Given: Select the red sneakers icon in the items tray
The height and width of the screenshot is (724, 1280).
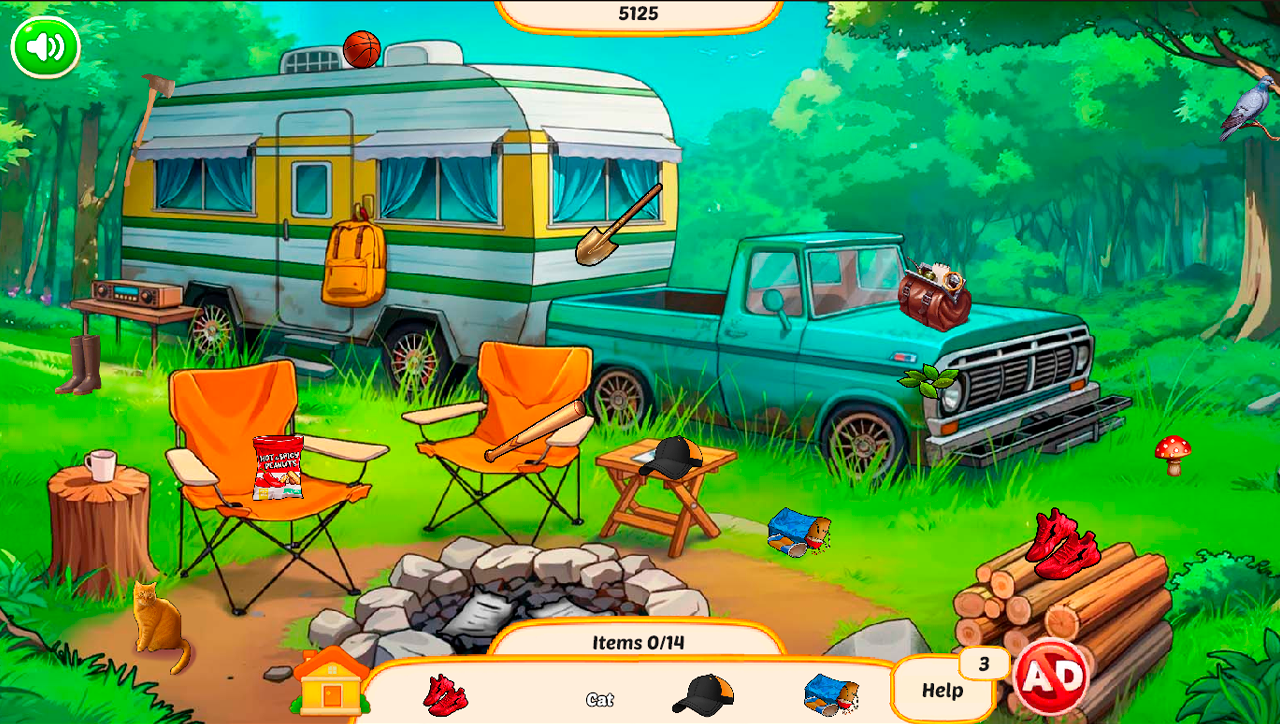Looking at the screenshot, I should (x=444, y=697).
